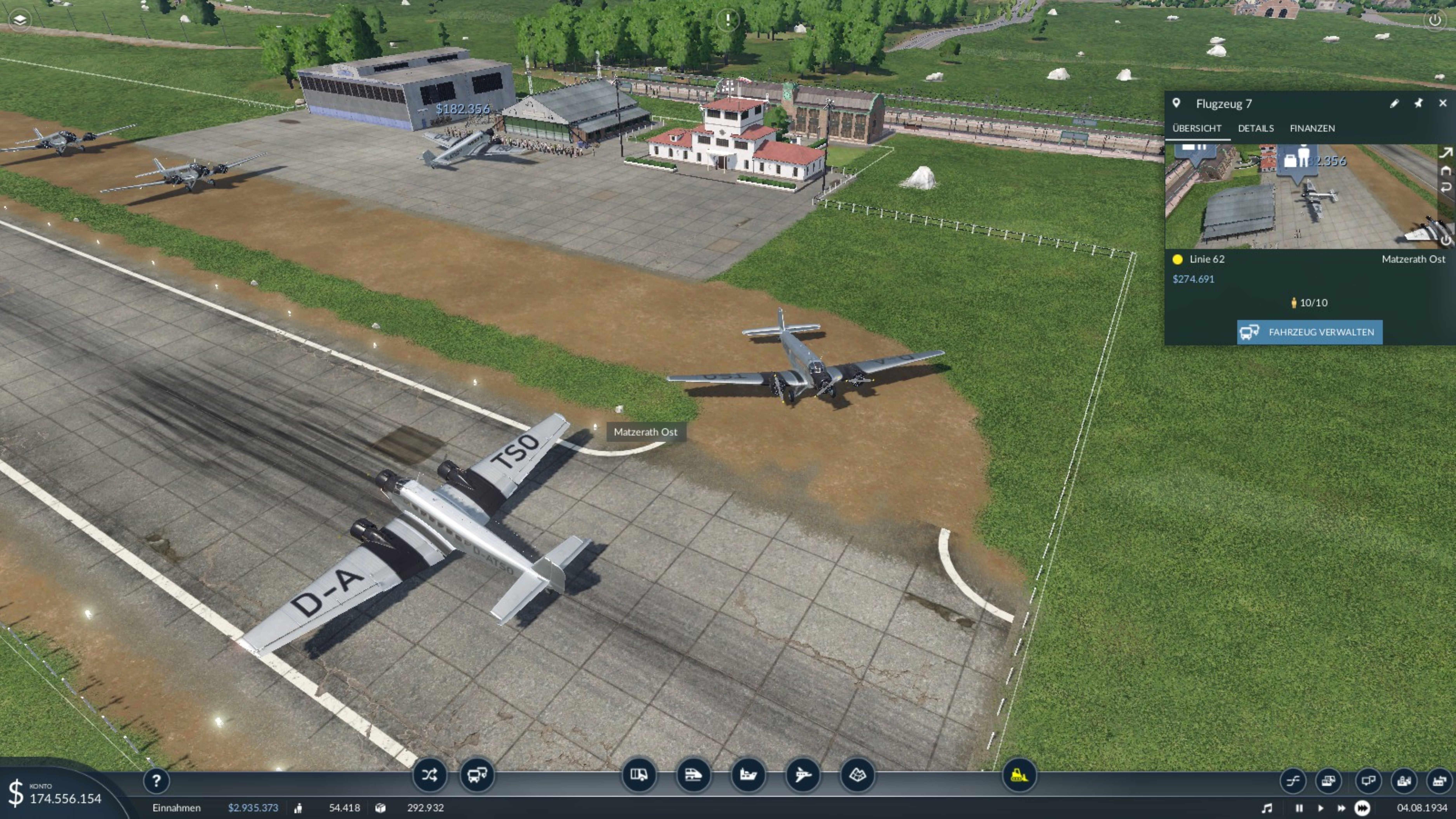Viewport: 1456px width, 819px height.
Task: Select the Übersicht tab
Action: (1197, 128)
